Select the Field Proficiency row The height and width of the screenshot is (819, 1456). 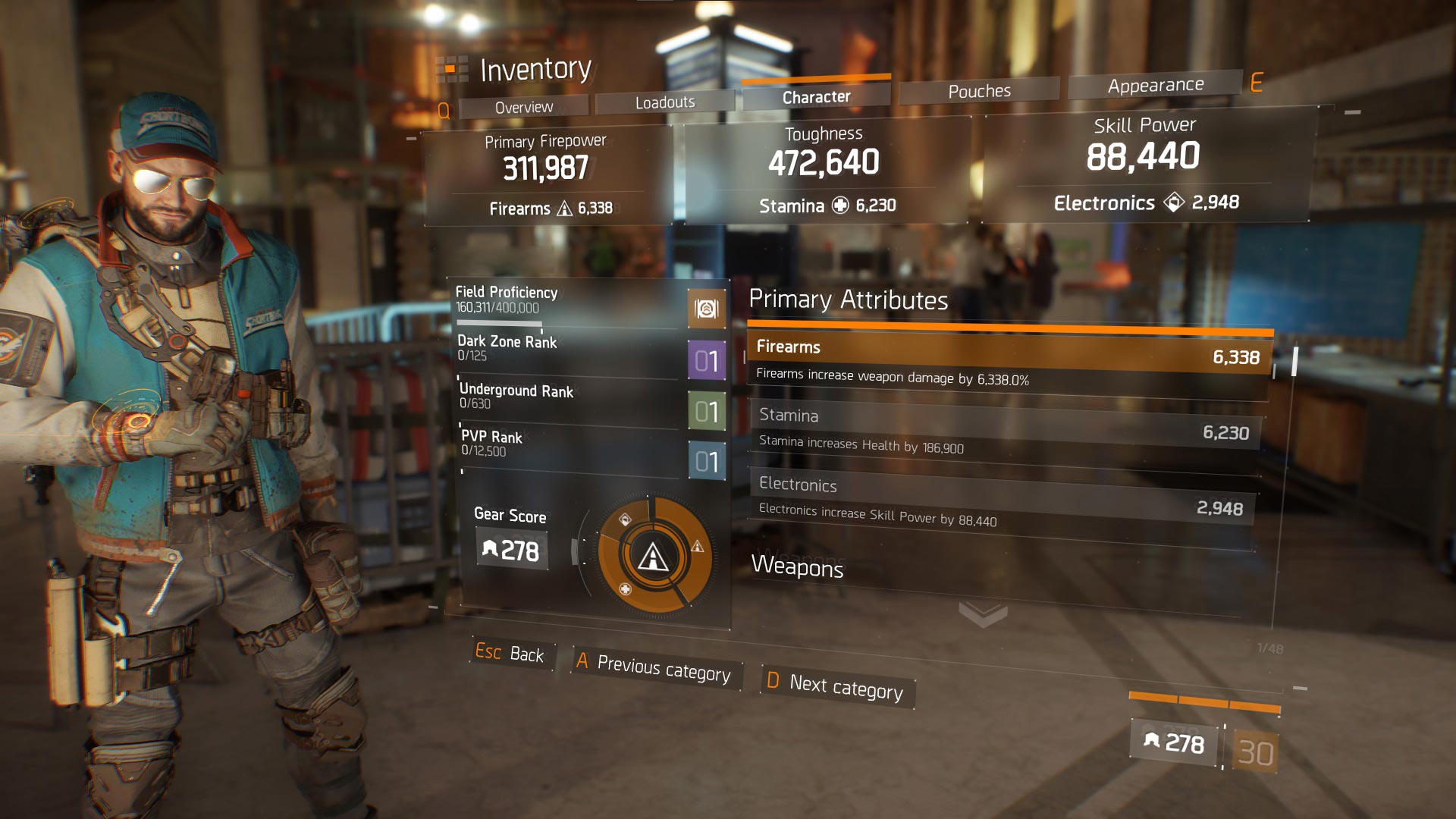[569, 301]
